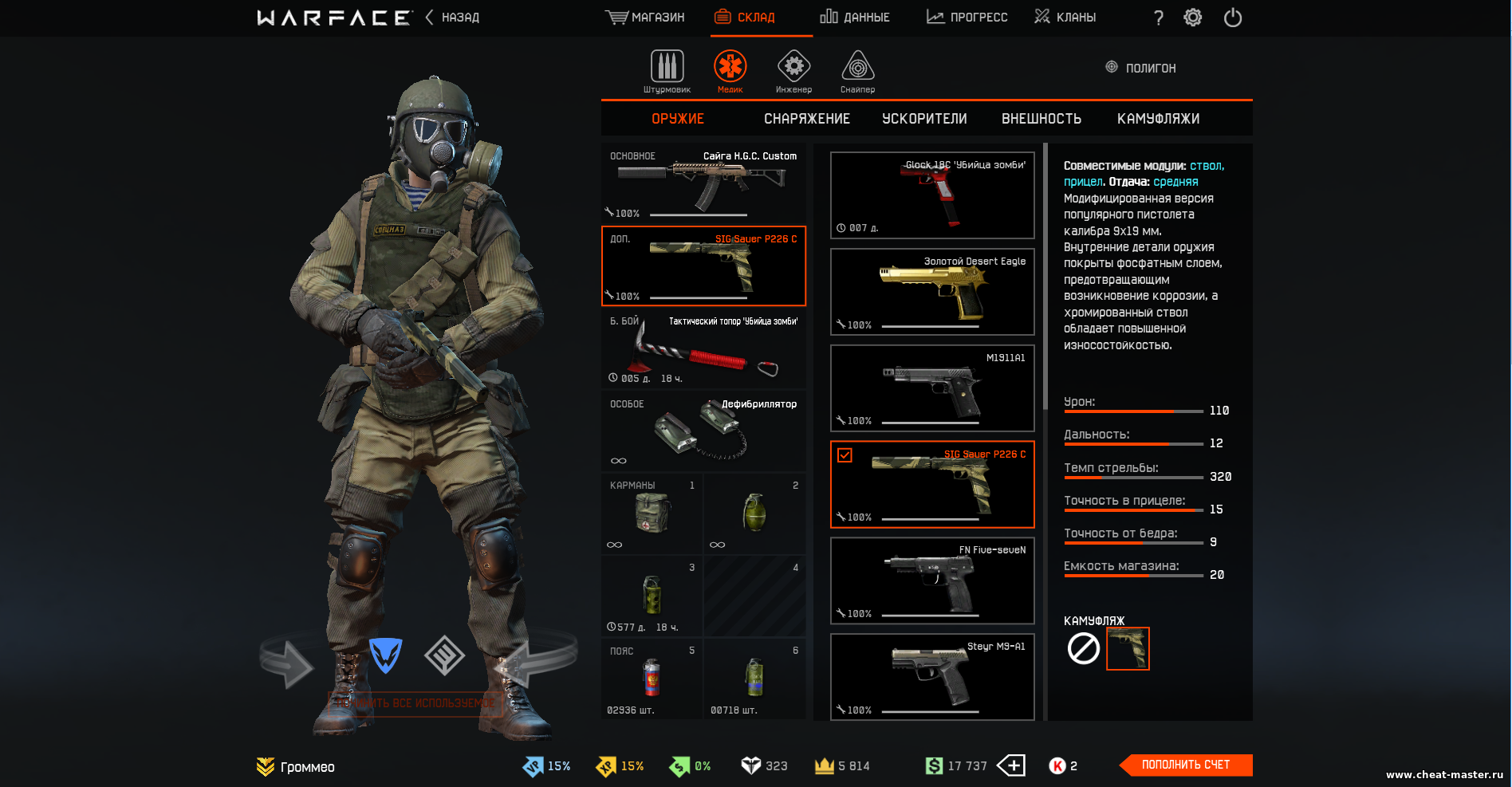Select the Инженер class icon
Viewport: 1512px width, 787px height.
coord(793,71)
